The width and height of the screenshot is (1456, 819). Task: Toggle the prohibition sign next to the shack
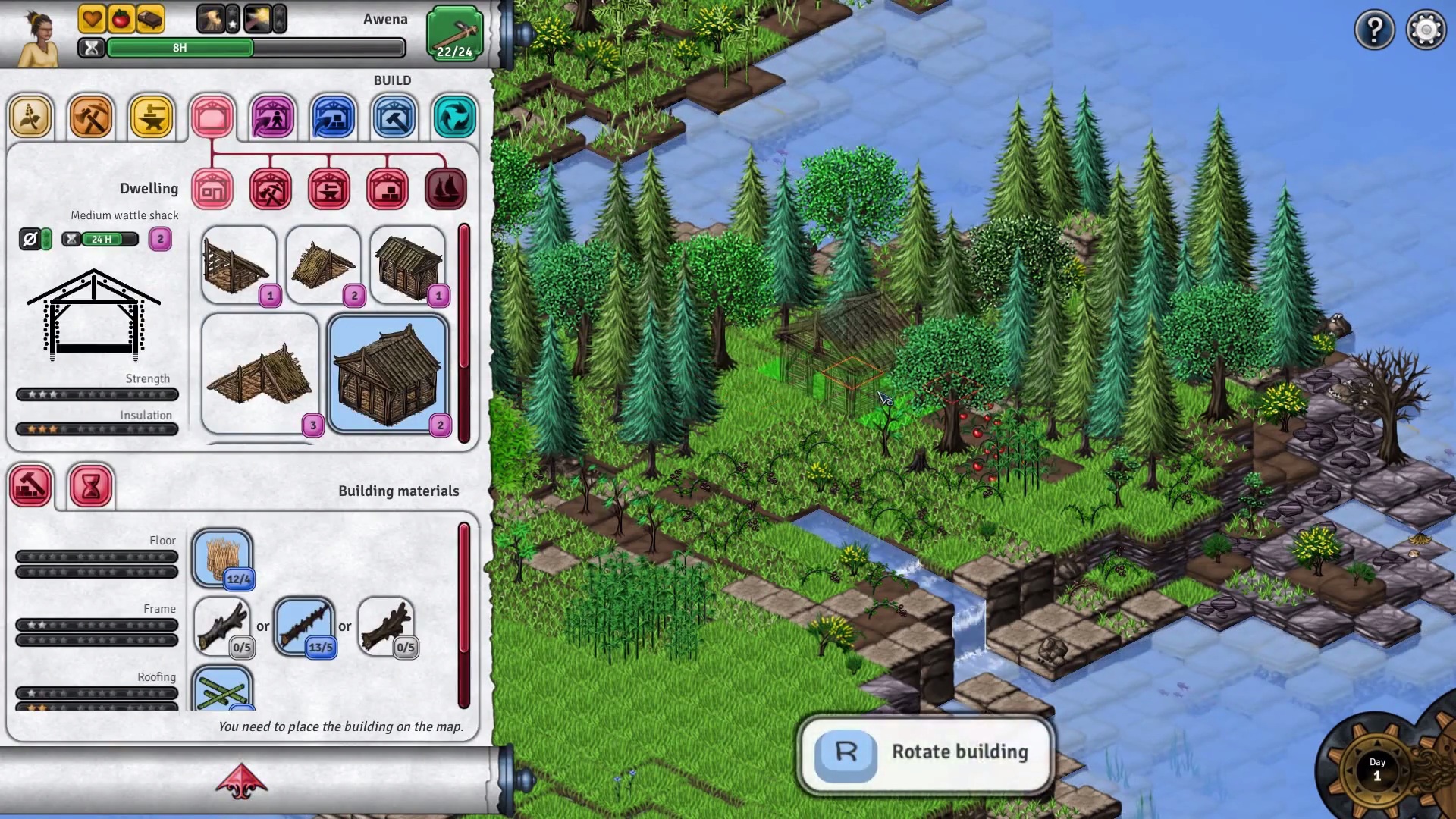point(30,239)
